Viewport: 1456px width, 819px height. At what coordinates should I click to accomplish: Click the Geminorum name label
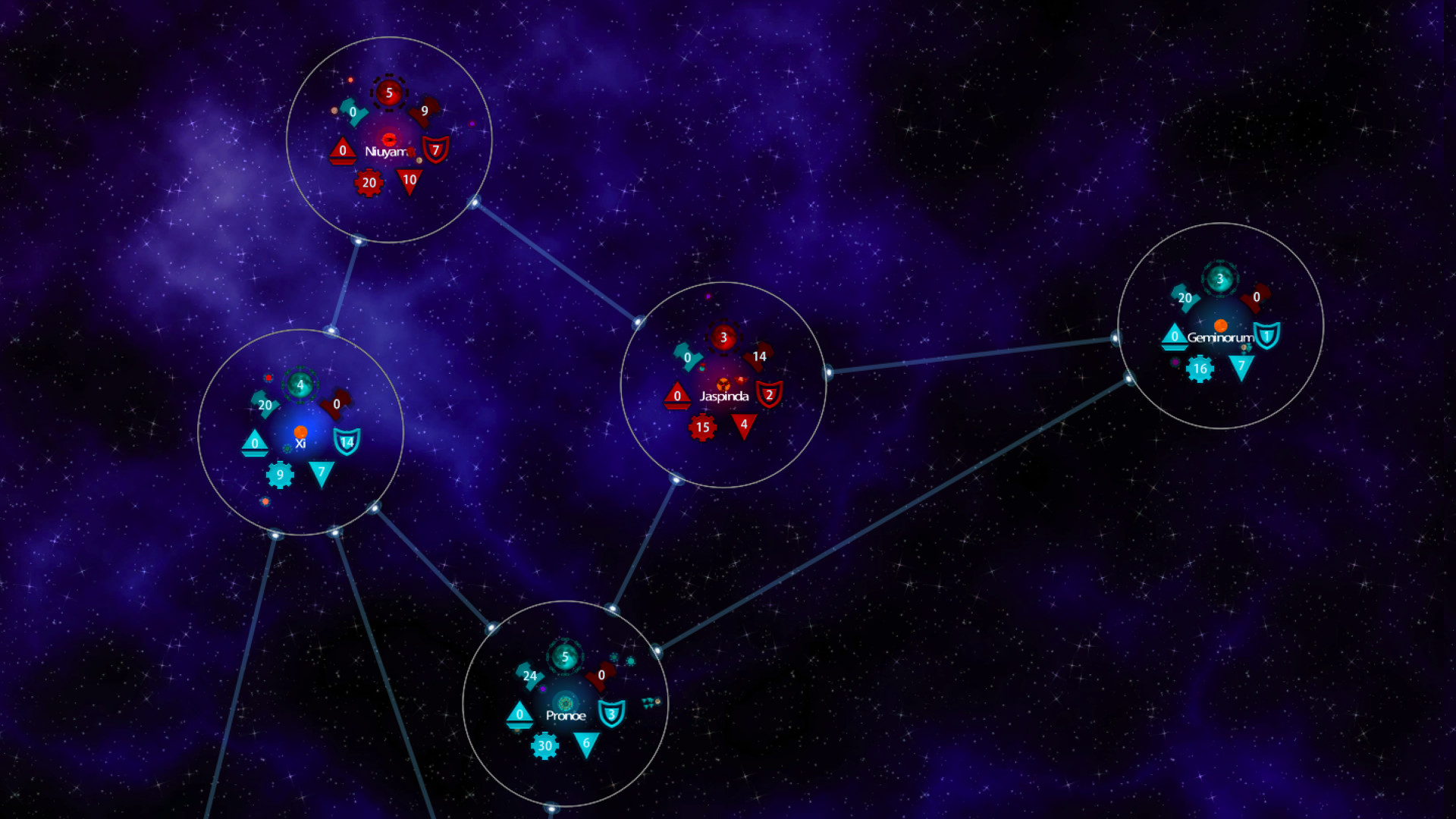point(1220,337)
